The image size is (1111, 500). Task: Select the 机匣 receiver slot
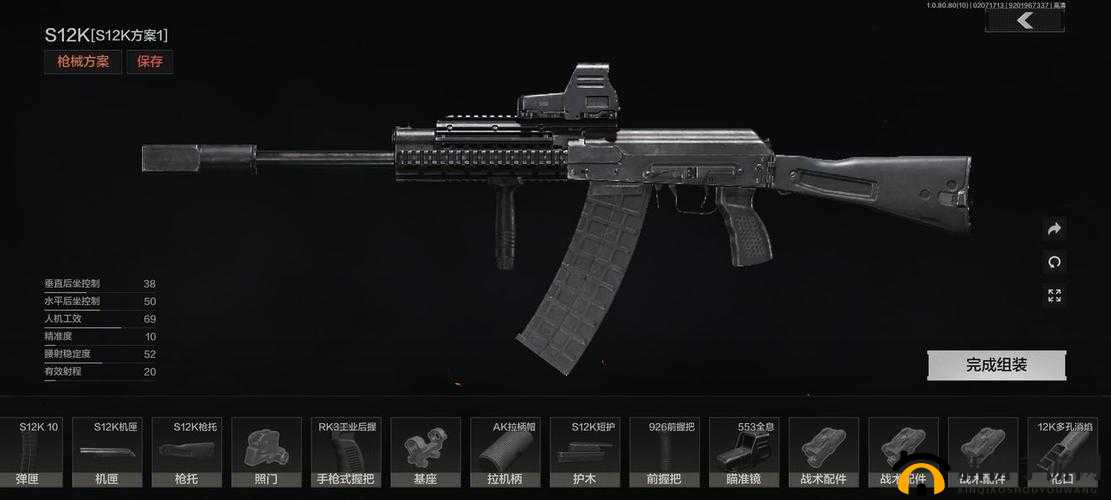coord(116,453)
